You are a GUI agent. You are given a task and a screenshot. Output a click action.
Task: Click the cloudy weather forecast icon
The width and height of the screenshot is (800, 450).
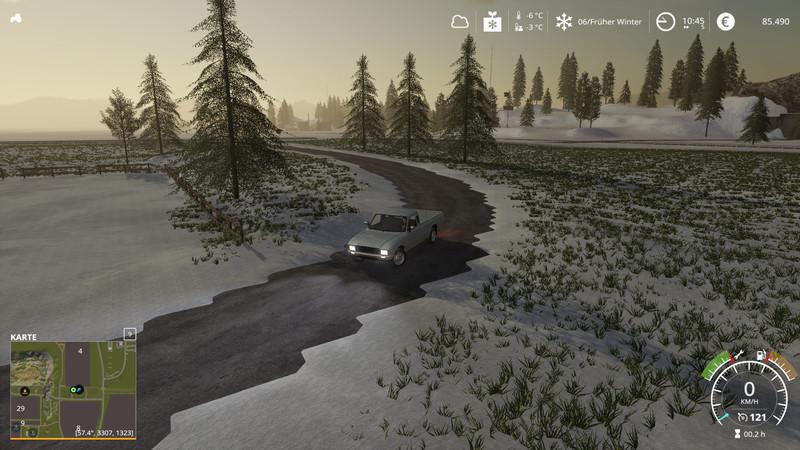(x=460, y=21)
